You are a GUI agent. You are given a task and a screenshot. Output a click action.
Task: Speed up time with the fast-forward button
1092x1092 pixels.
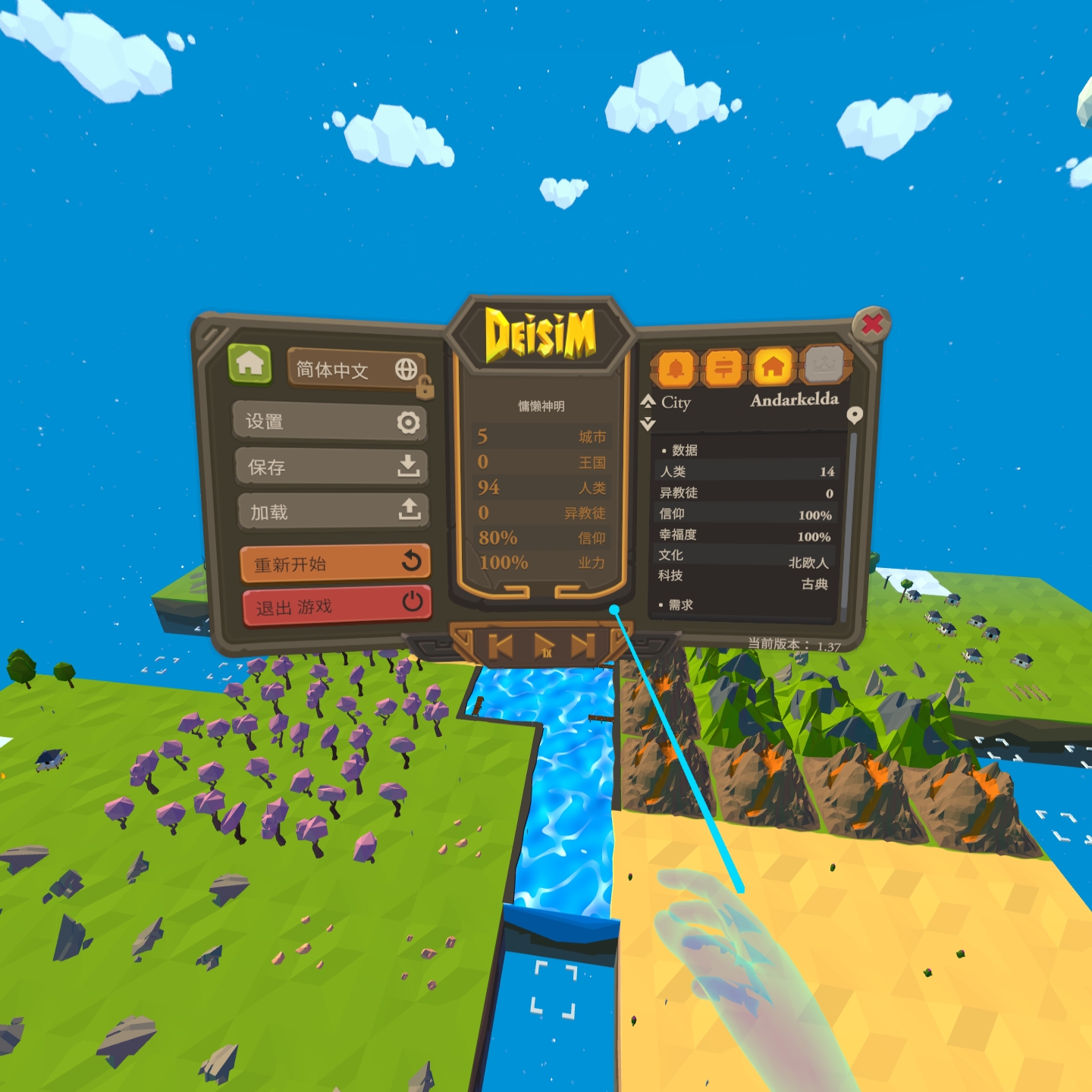[582, 646]
